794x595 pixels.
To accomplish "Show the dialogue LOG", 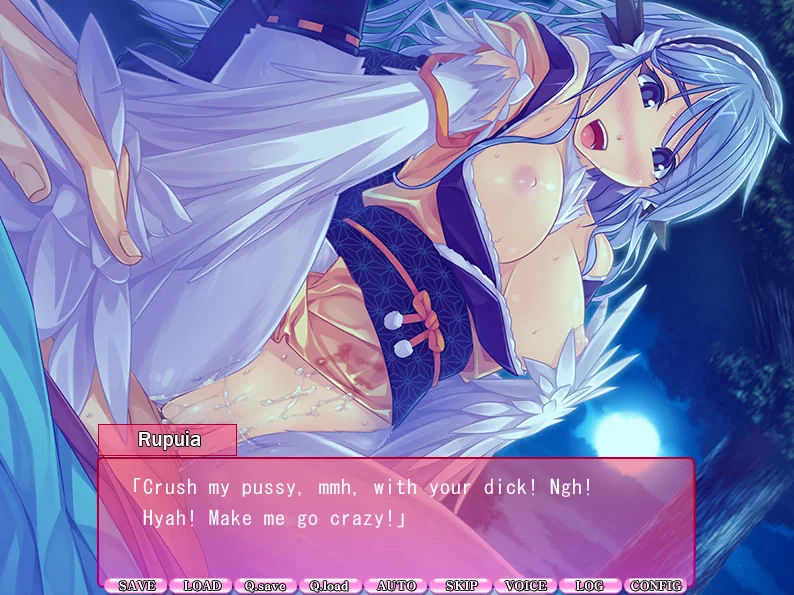I will pyautogui.click(x=590, y=586).
